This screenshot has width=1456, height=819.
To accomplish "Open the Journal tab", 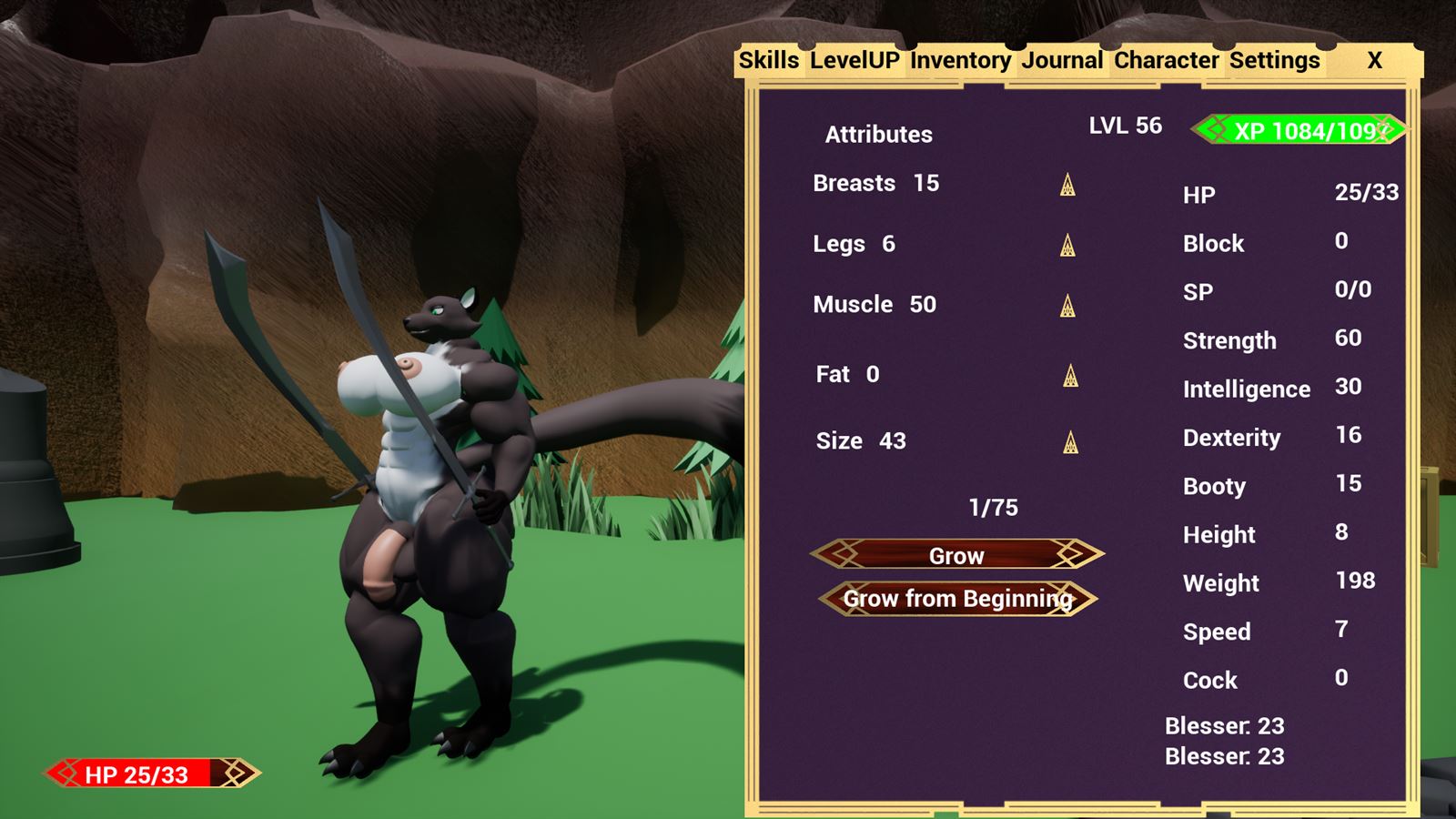I will pyautogui.click(x=1062, y=60).
